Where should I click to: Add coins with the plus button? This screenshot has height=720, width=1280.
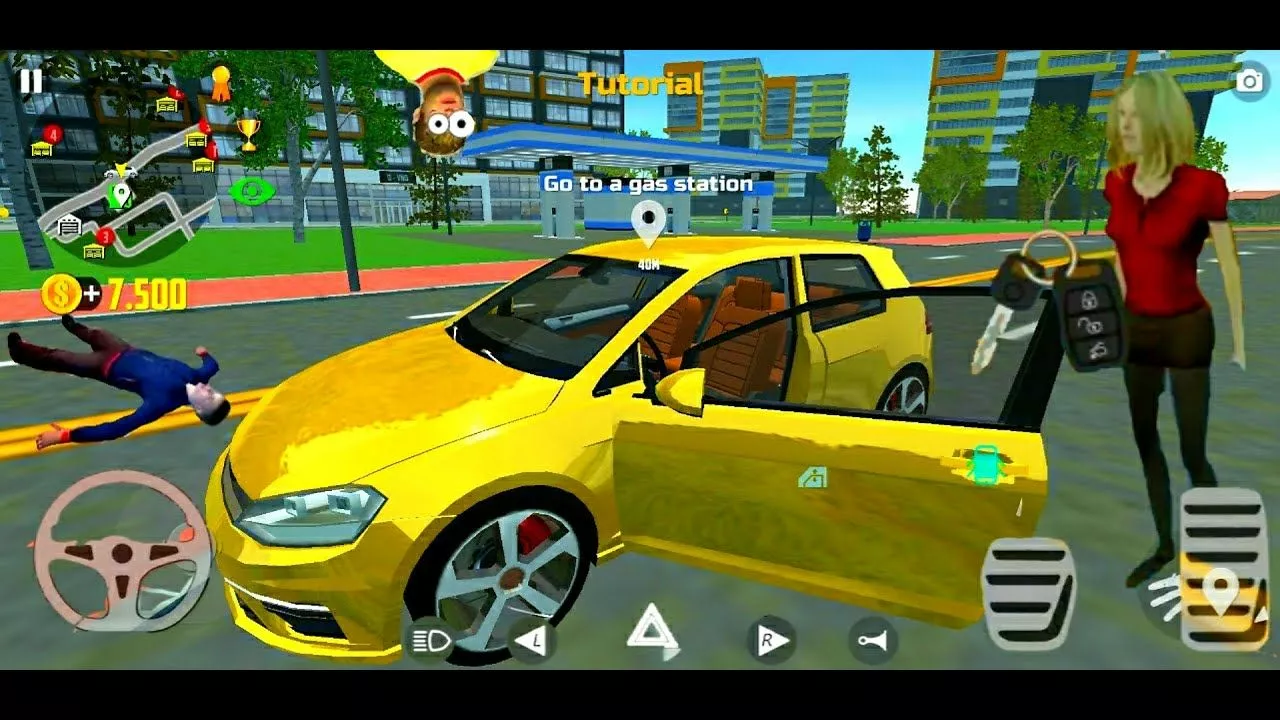click(x=92, y=294)
